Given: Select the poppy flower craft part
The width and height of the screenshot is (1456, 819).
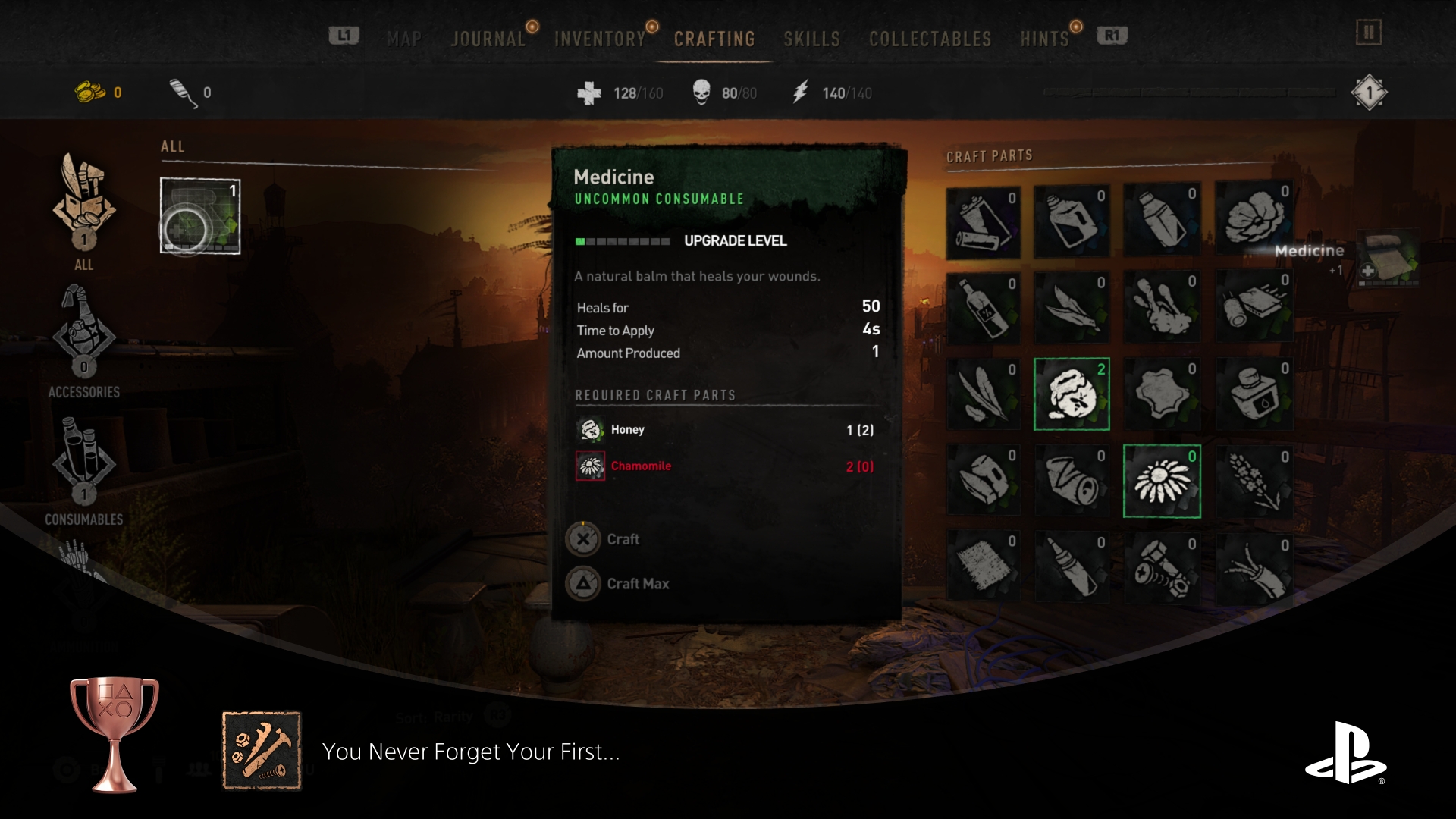Looking at the screenshot, I should pyautogui.click(x=1254, y=220).
